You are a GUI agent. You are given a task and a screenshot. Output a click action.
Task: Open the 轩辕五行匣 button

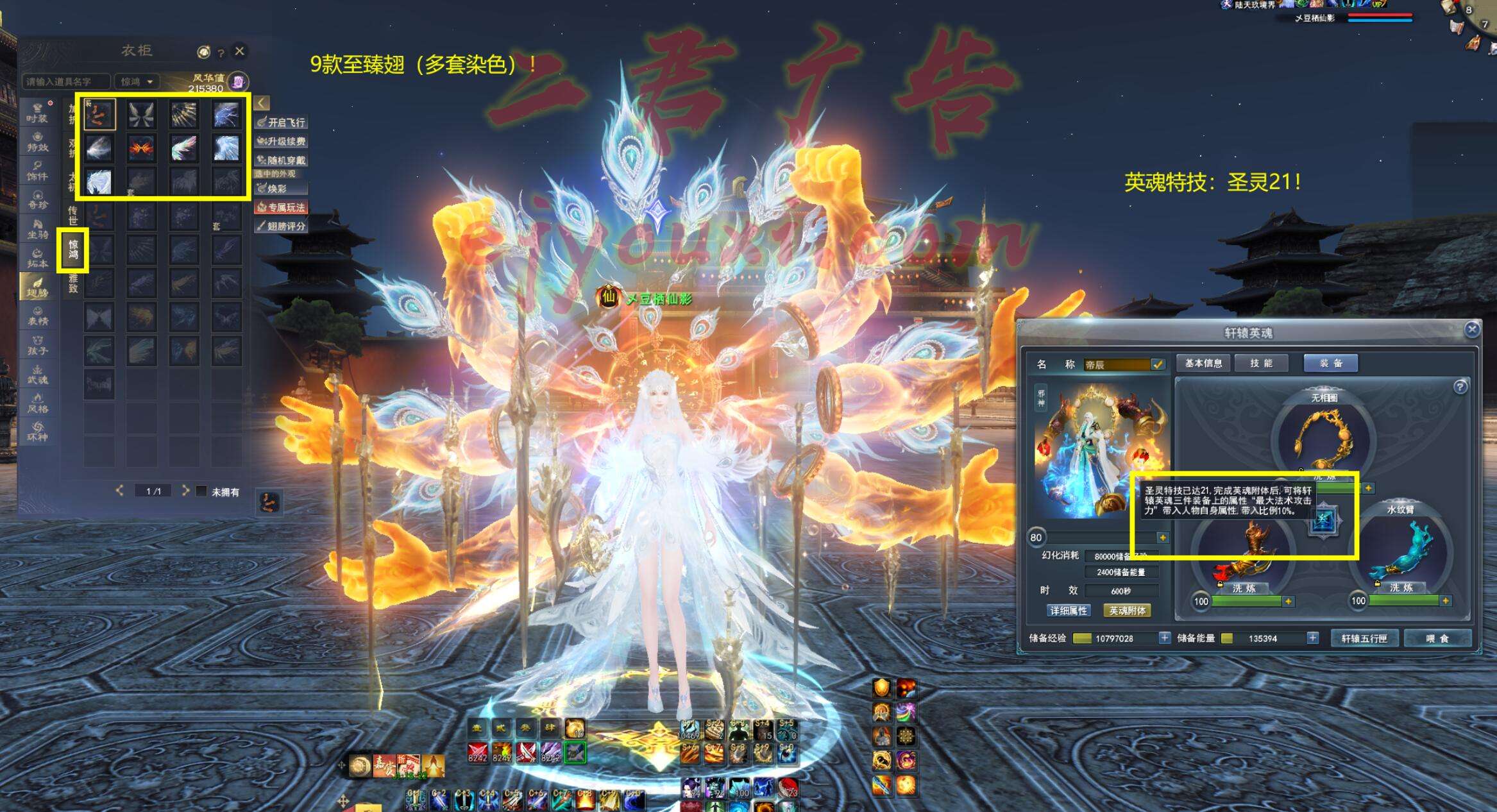pos(1364,638)
